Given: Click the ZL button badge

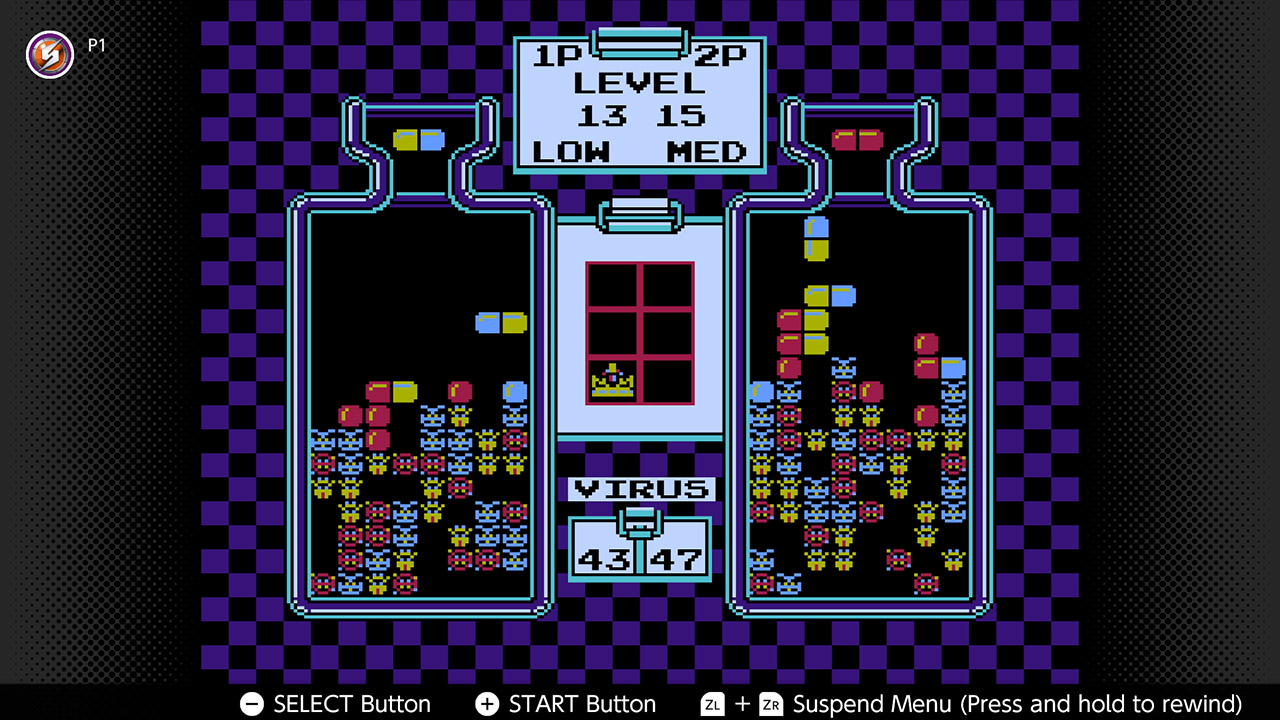Looking at the screenshot, I should click(712, 704).
